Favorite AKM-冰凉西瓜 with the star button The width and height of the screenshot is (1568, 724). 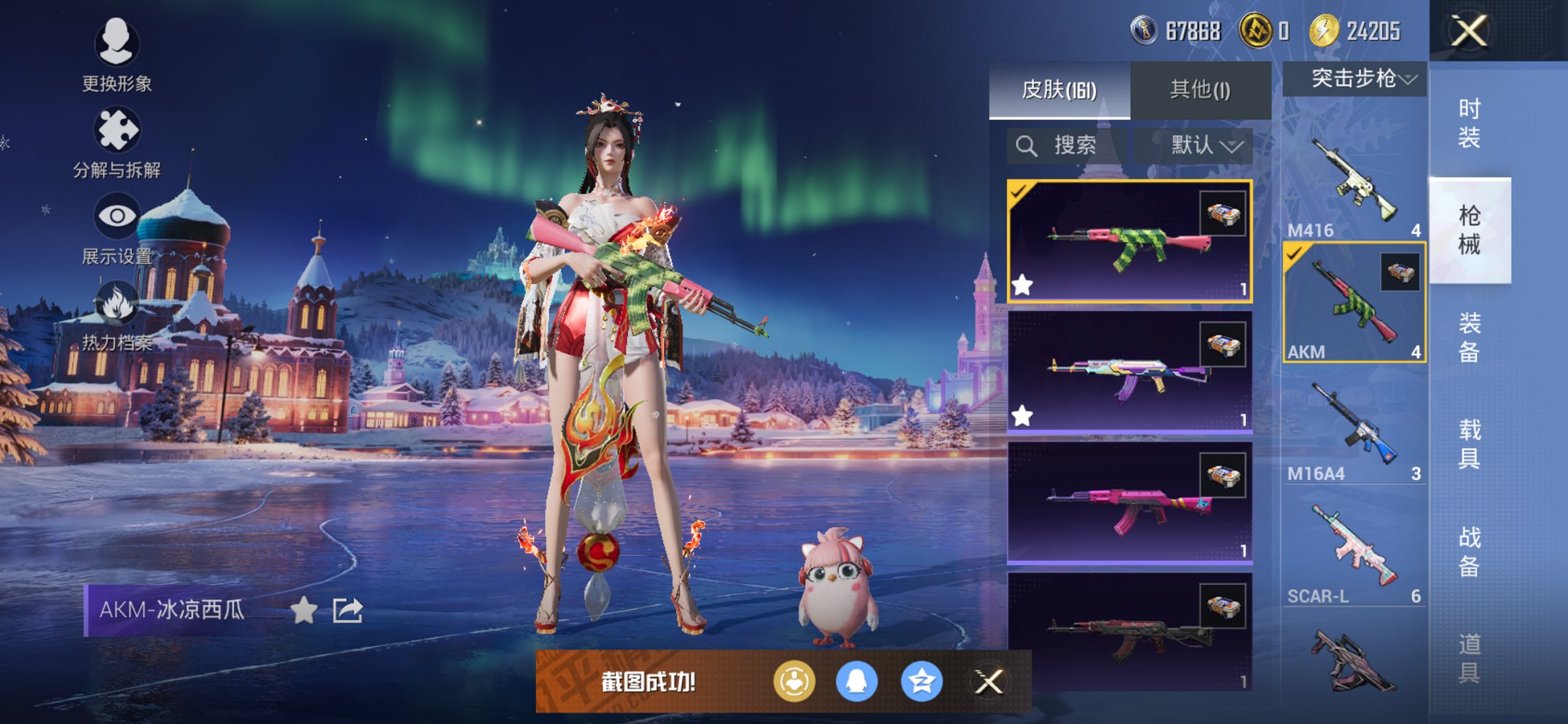(x=304, y=610)
